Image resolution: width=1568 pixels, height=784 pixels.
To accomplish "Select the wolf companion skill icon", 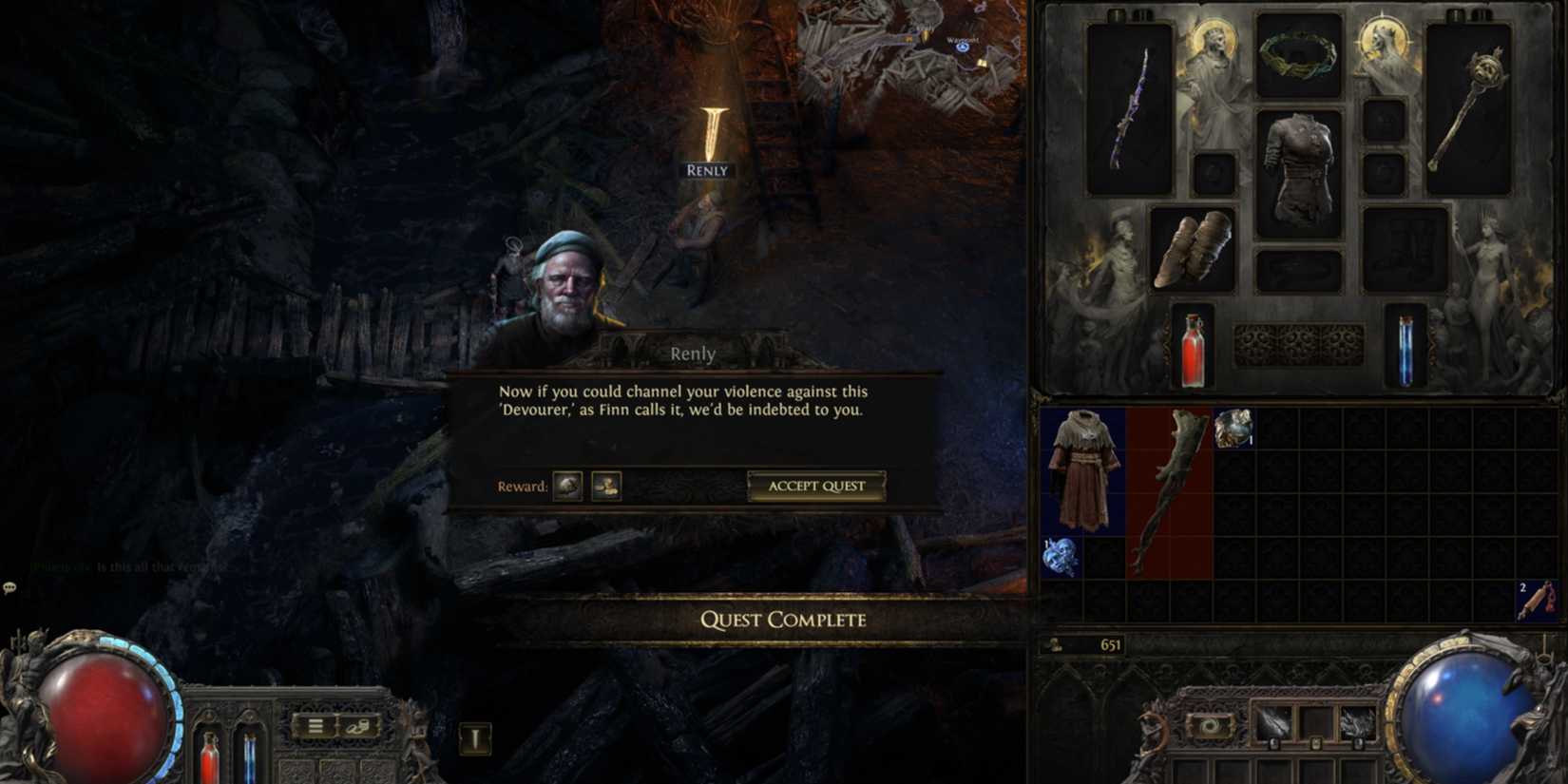I will click(x=1359, y=720).
